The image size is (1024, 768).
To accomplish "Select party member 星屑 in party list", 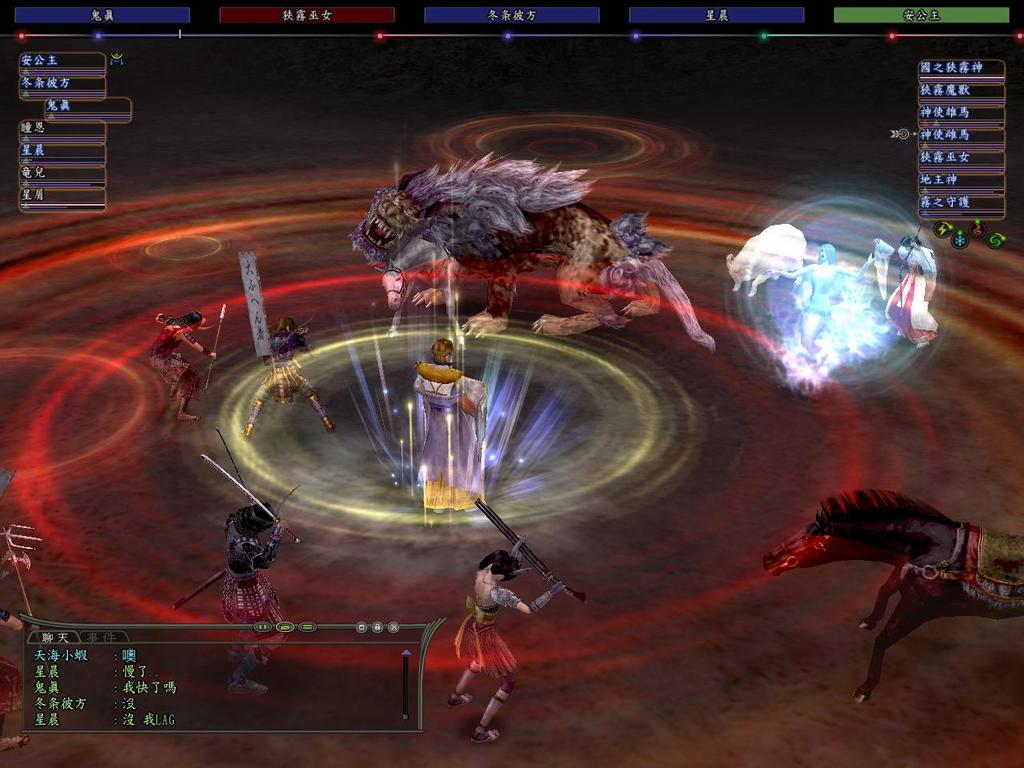I will coord(62,196).
